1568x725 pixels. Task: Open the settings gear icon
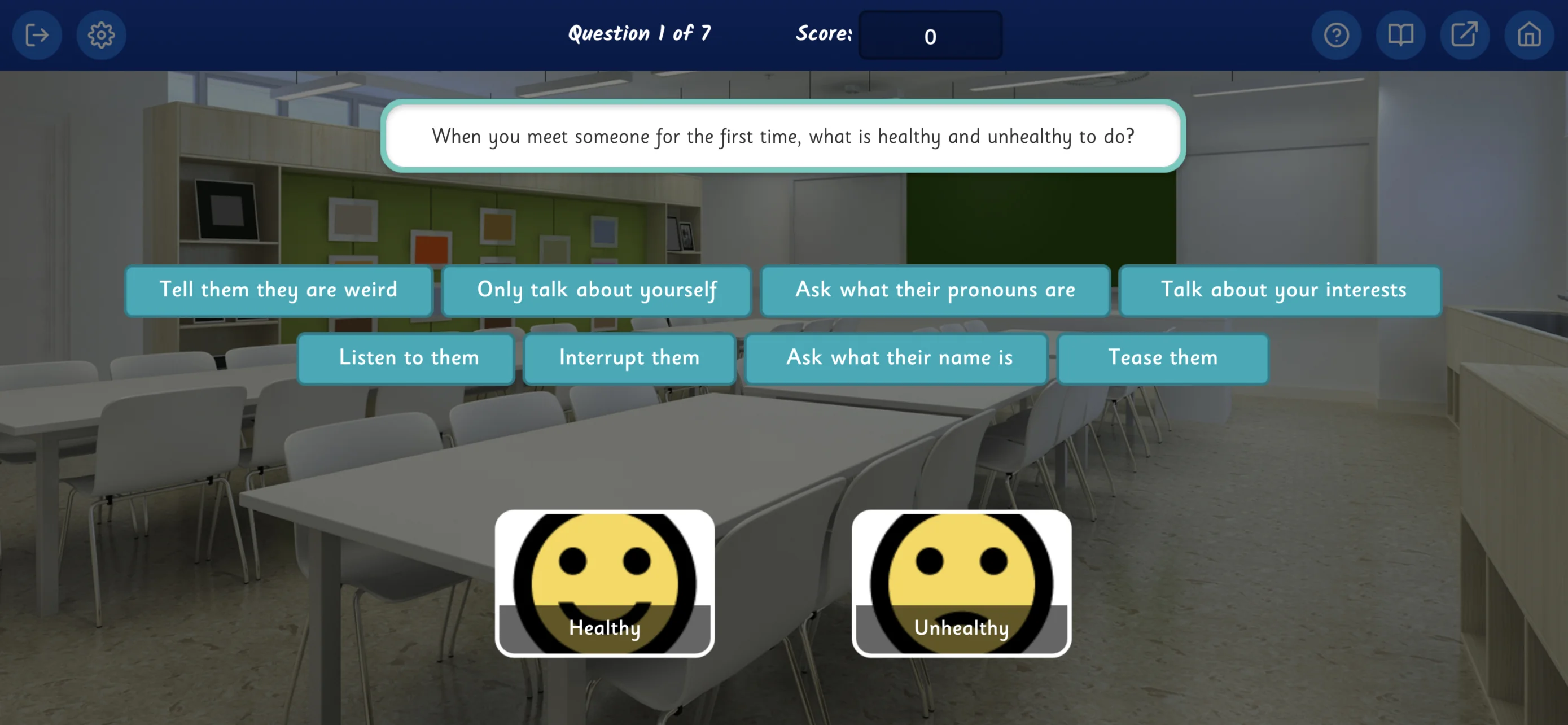(x=102, y=34)
